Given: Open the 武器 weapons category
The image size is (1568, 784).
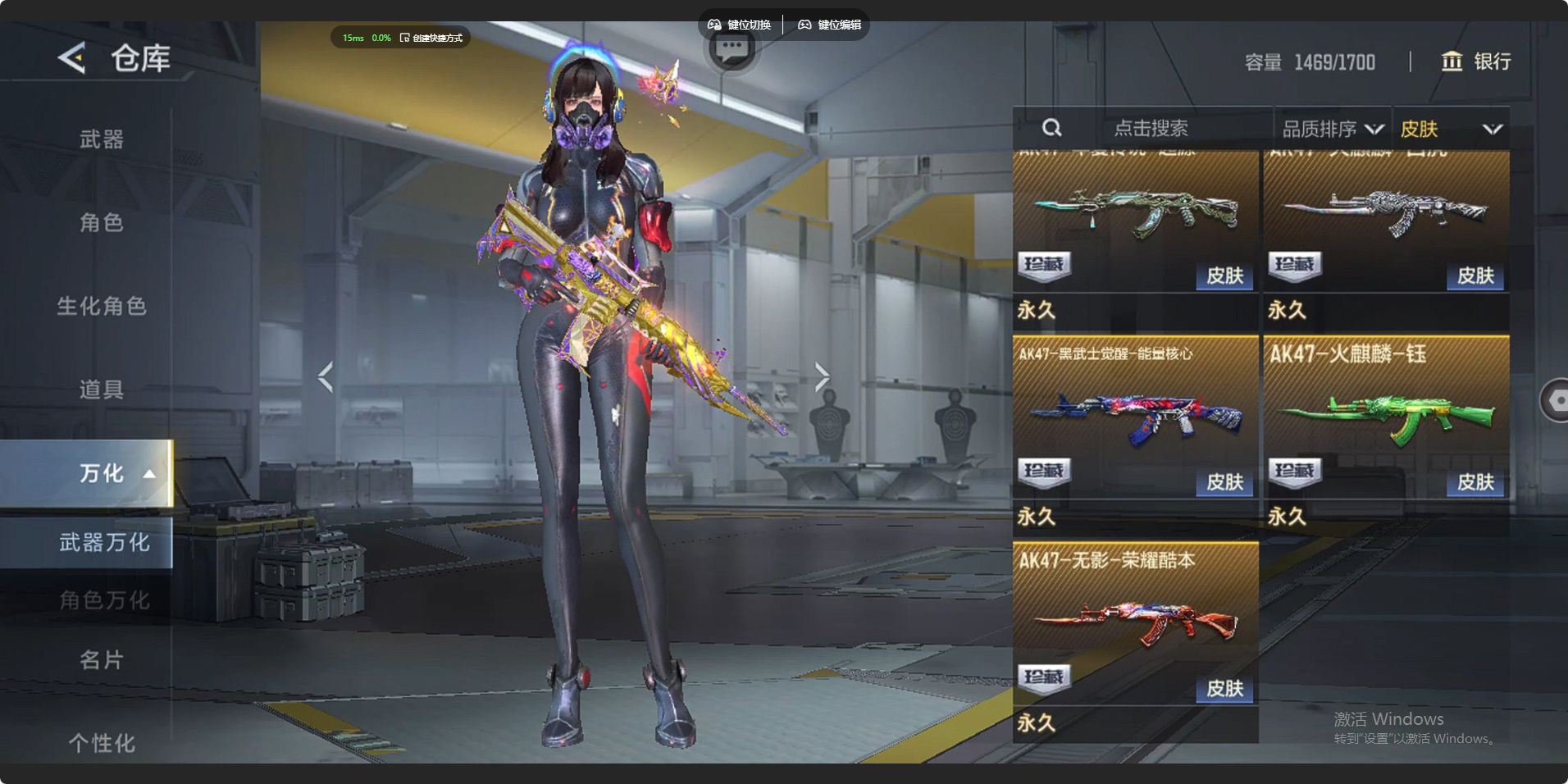Looking at the screenshot, I should [102, 139].
